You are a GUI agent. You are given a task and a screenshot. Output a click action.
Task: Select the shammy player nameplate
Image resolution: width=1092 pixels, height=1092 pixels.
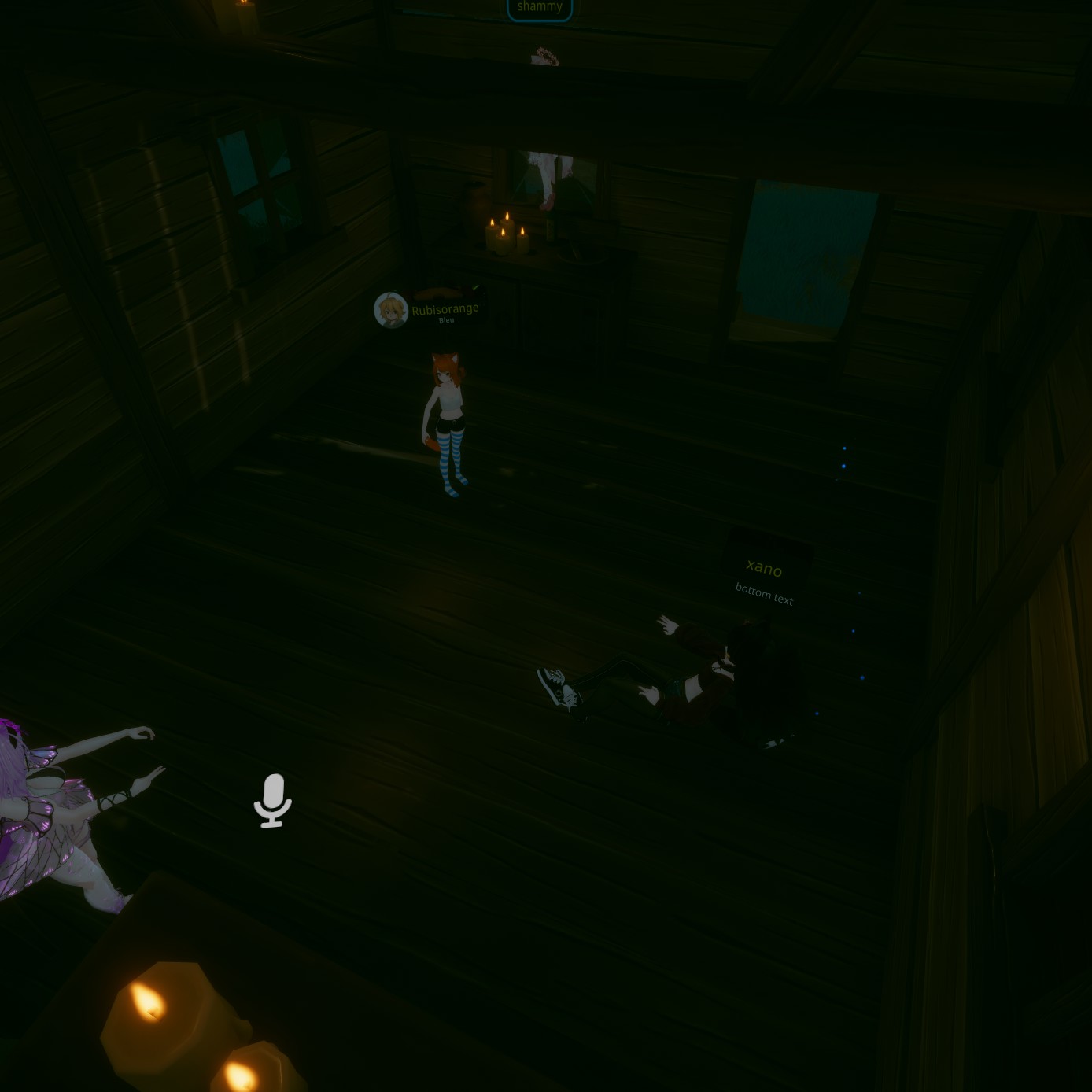coord(540,8)
